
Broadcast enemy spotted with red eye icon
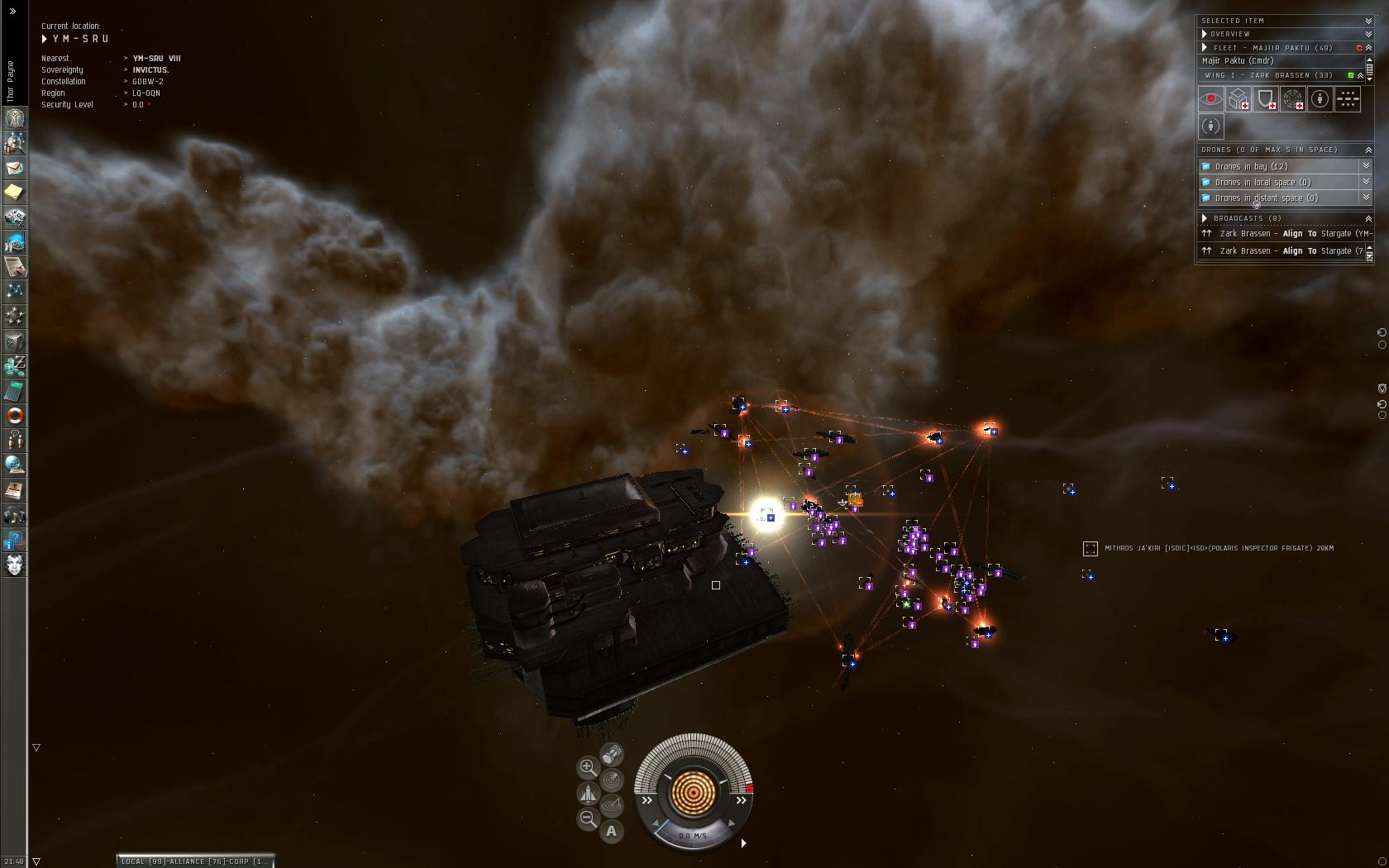tap(1211, 99)
